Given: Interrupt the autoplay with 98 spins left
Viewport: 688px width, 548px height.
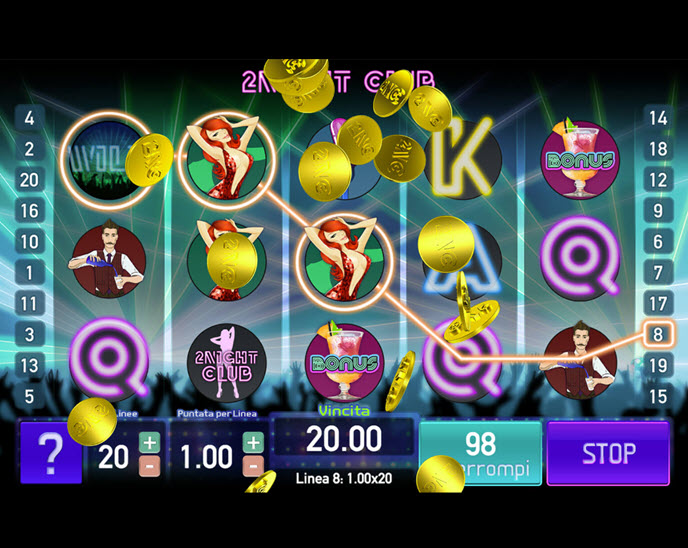Looking at the screenshot, I should [480, 453].
